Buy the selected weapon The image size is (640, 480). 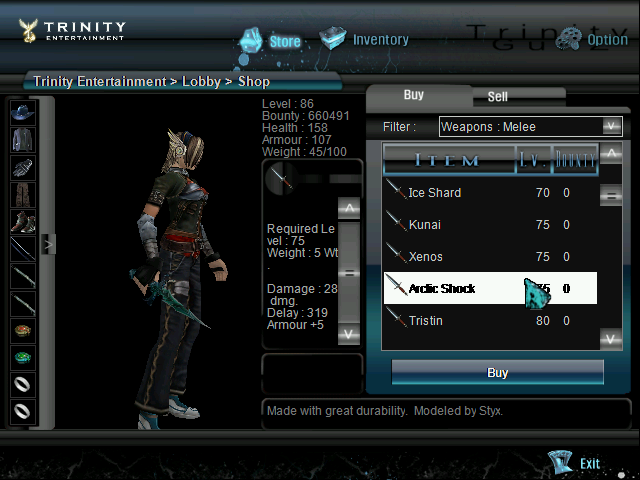coord(497,372)
